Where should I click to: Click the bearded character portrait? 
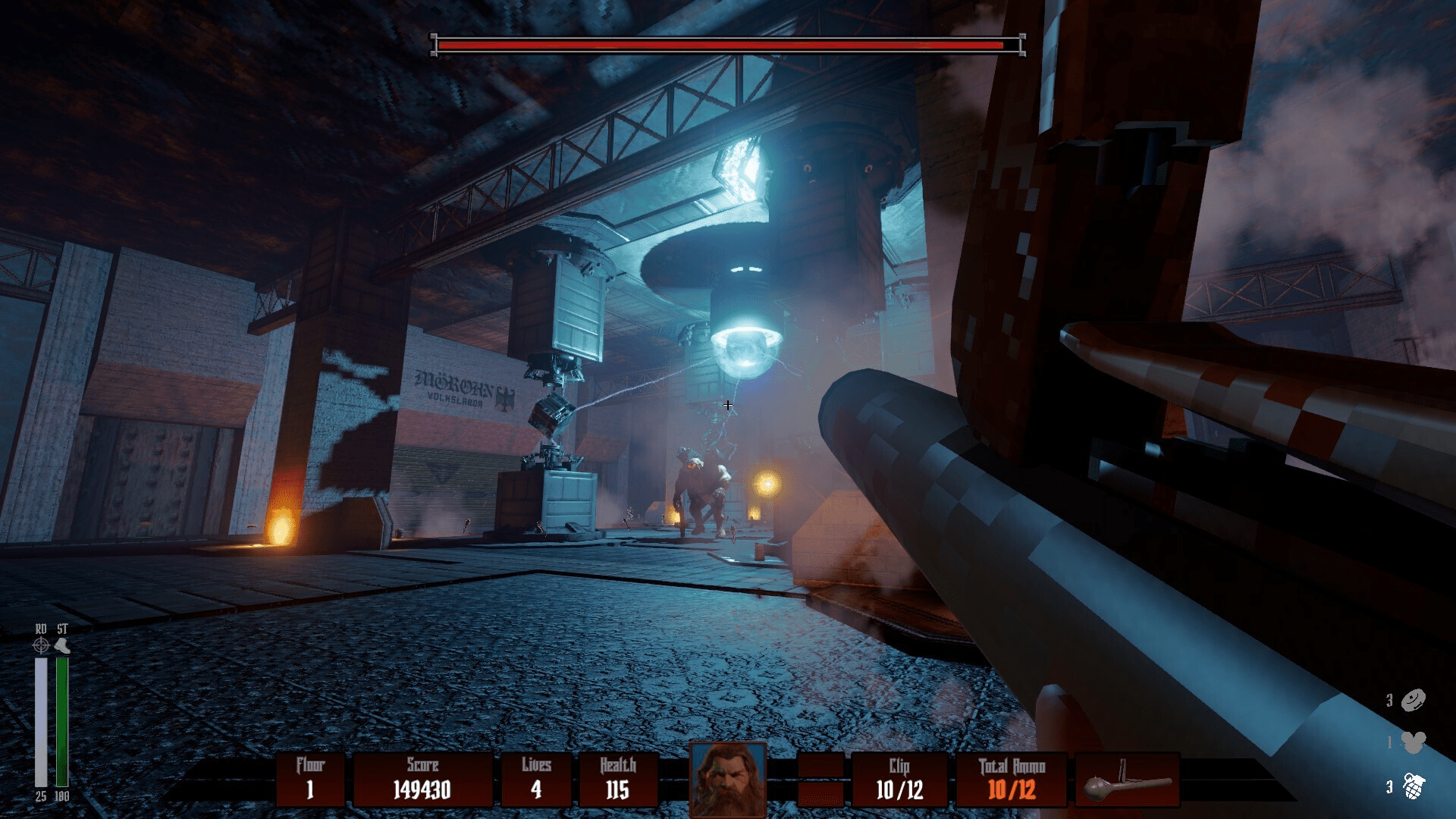click(728, 779)
